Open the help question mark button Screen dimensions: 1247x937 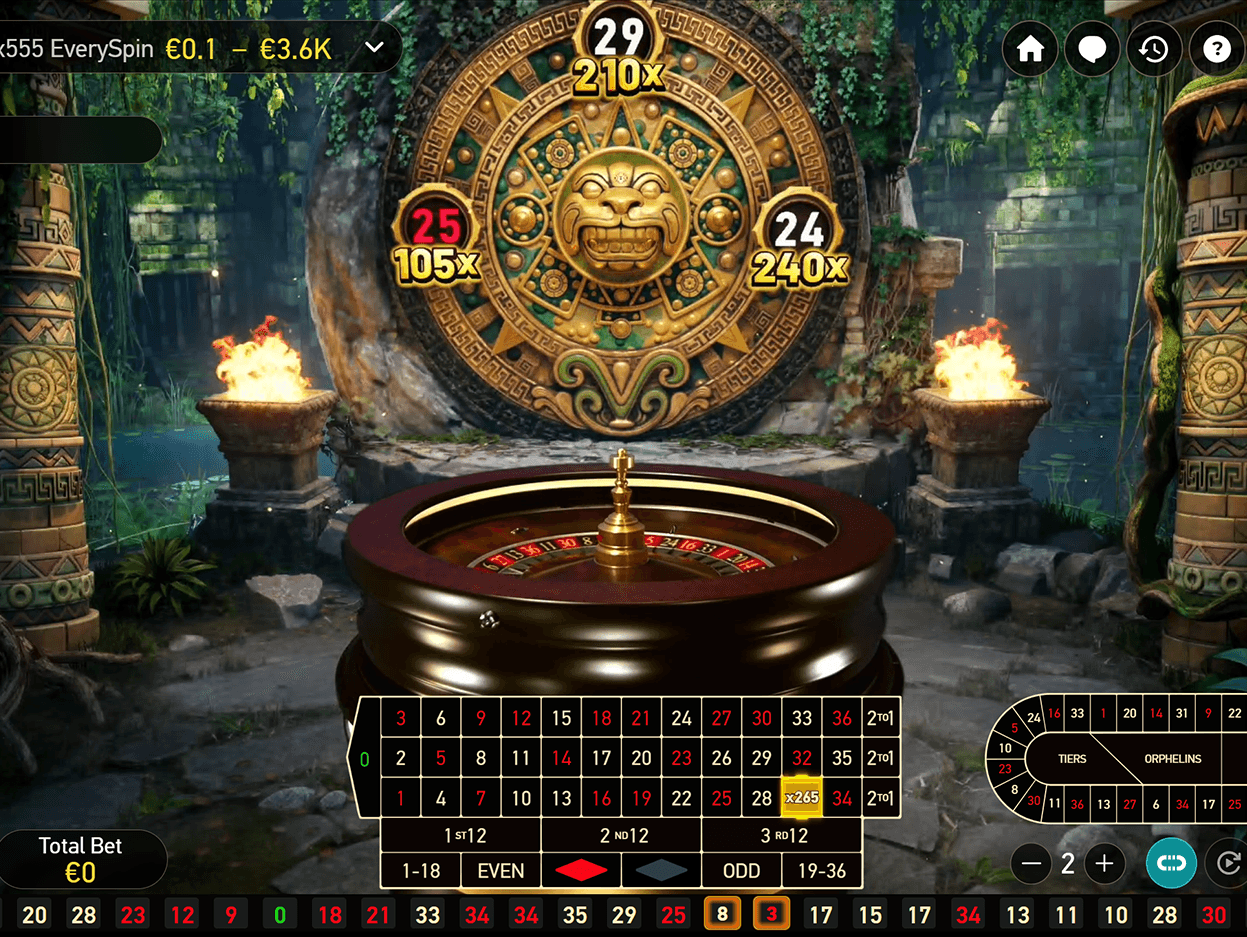tap(1216, 49)
